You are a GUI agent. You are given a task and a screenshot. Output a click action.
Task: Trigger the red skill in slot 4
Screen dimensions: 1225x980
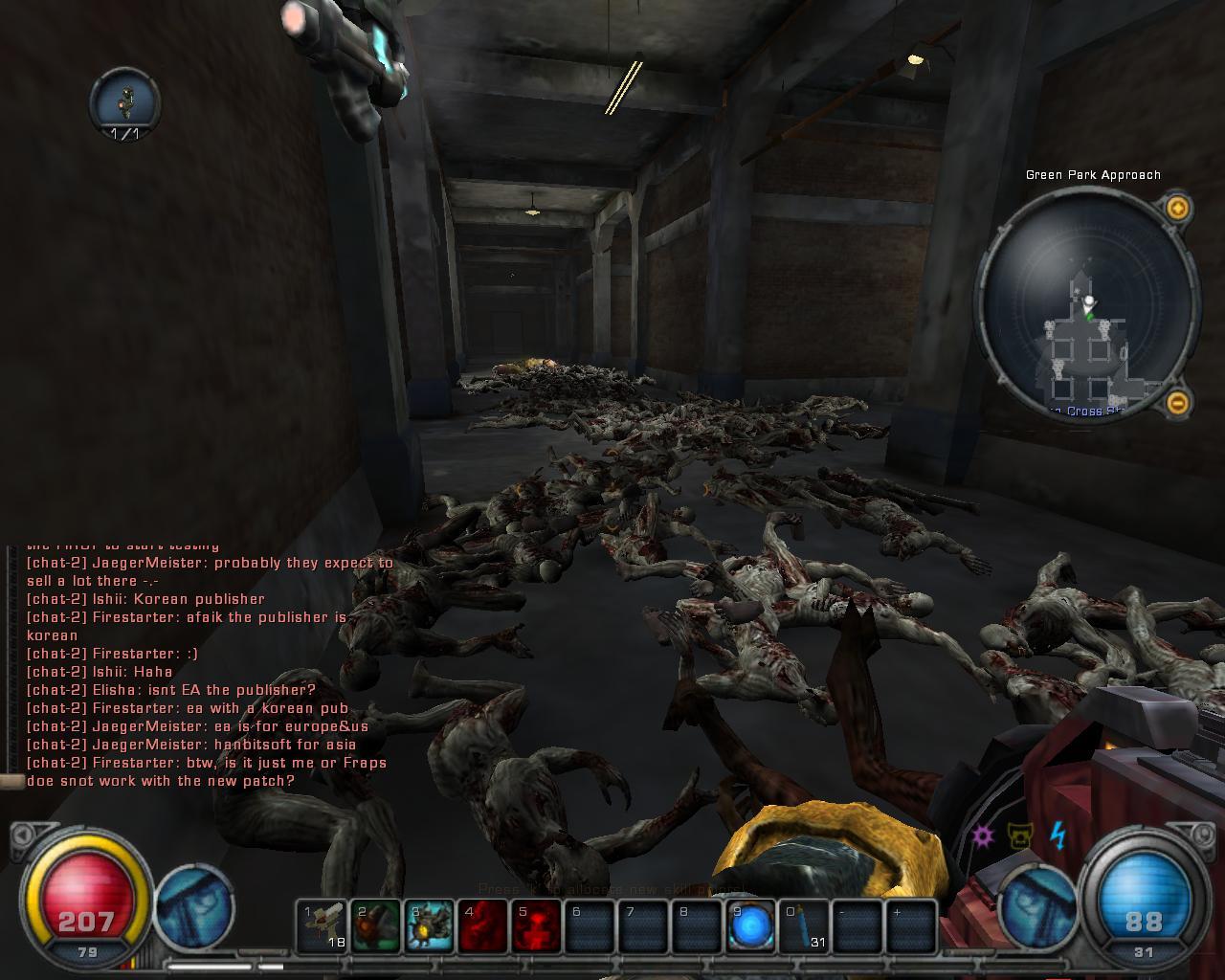483,925
